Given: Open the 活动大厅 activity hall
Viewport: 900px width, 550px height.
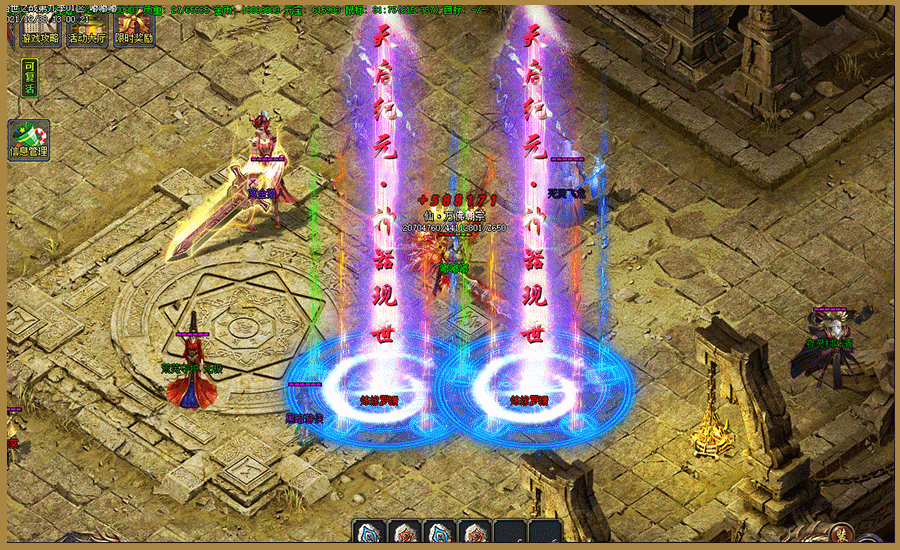Looking at the screenshot, I should click(x=87, y=32).
